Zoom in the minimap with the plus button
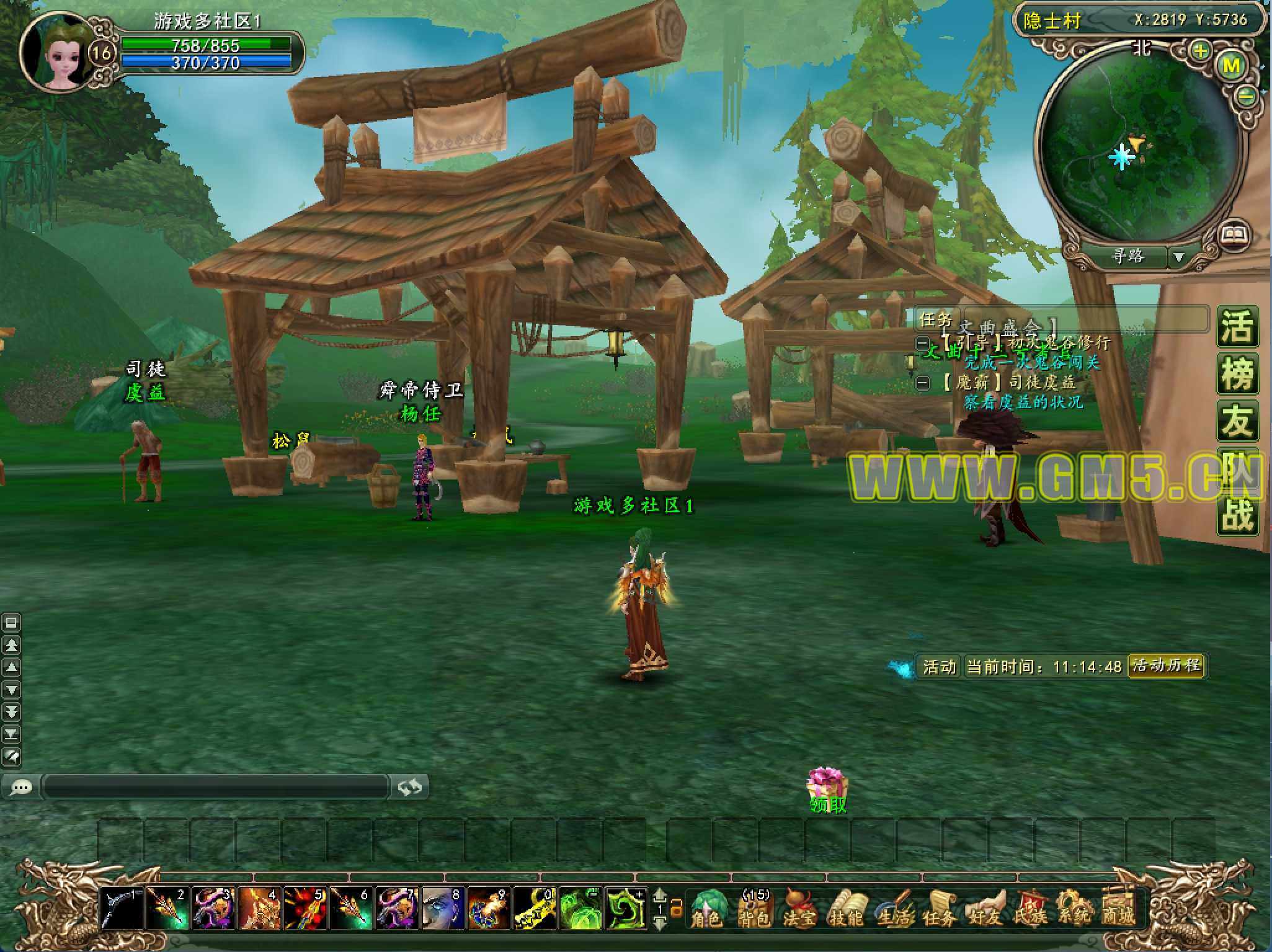1272x952 pixels. [1201, 51]
